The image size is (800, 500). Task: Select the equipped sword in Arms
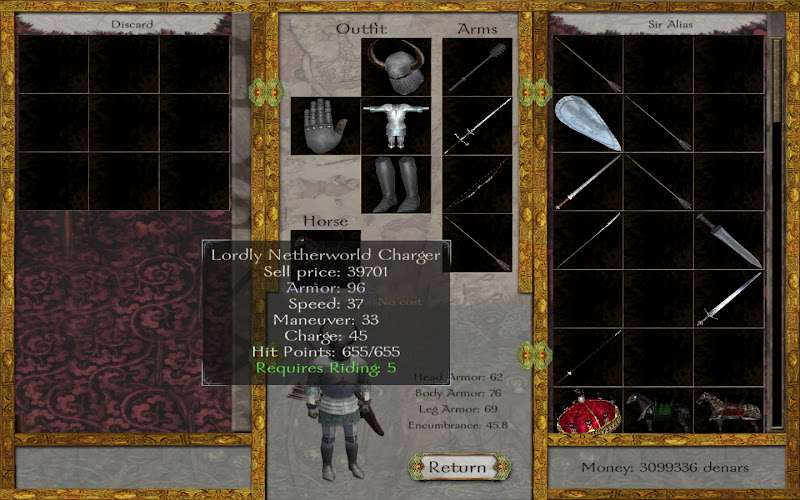[478, 125]
